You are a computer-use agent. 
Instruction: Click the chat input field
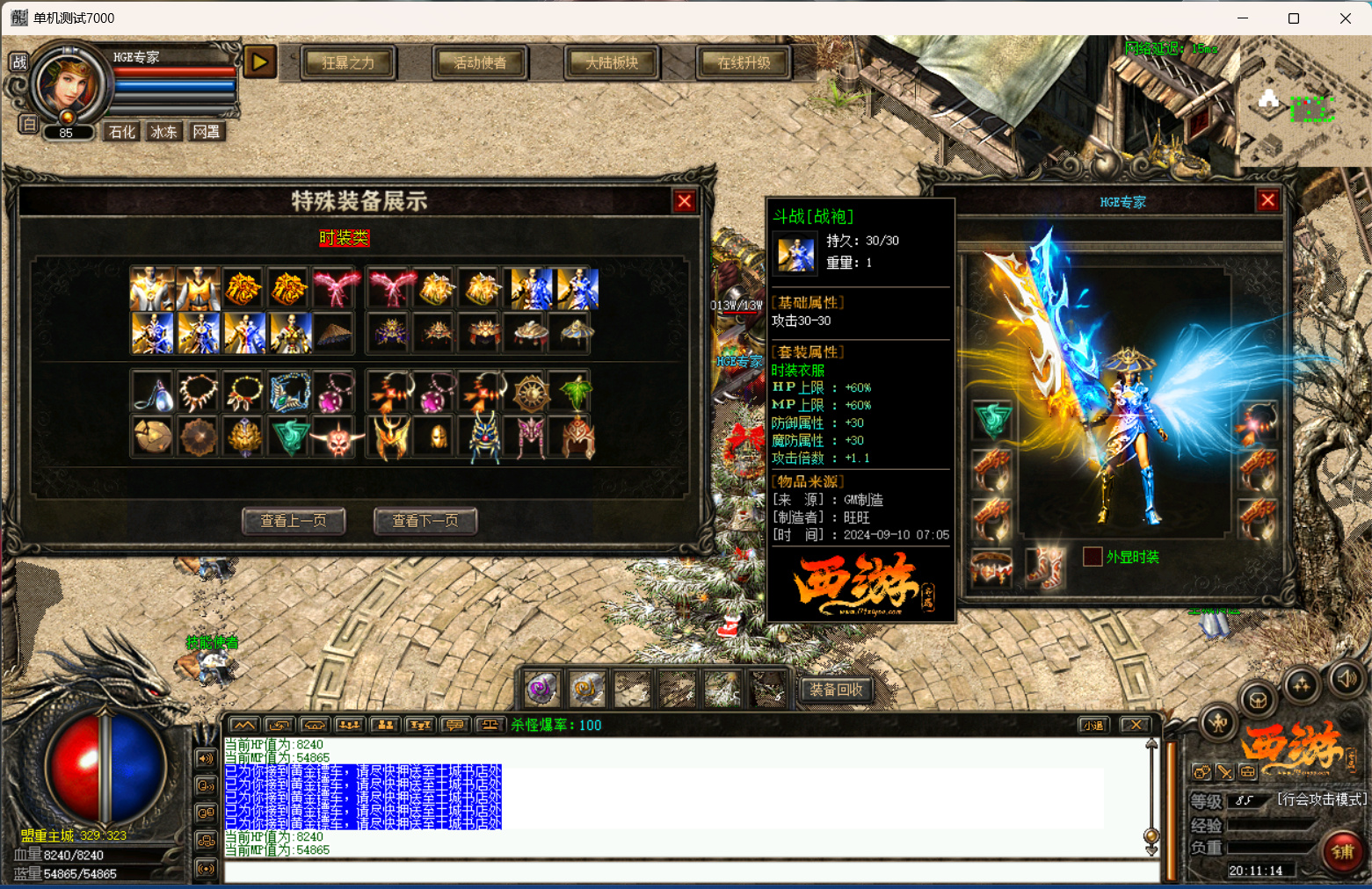click(690, 872)
